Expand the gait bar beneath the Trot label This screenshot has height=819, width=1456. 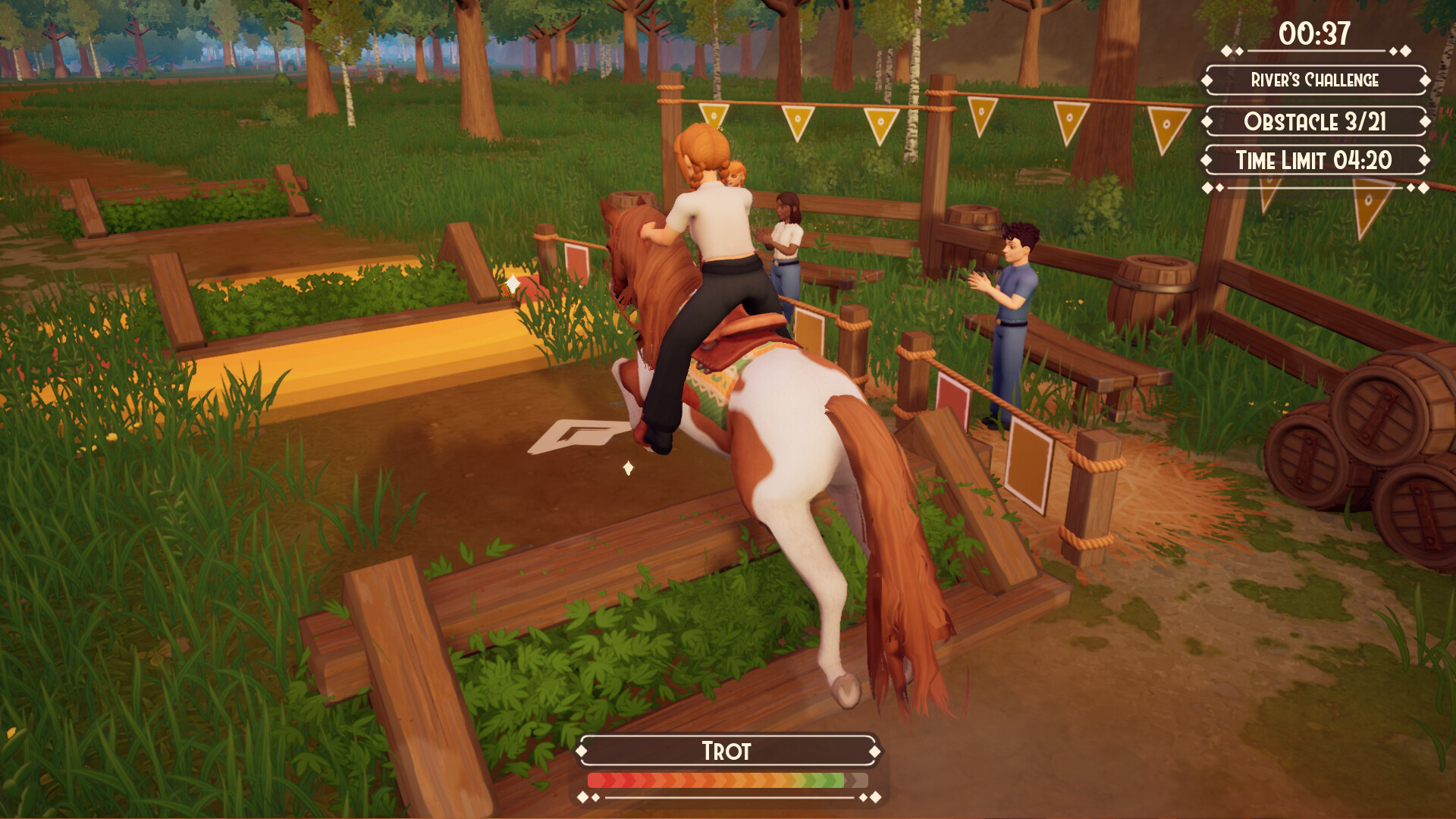(x=726, y=778)
